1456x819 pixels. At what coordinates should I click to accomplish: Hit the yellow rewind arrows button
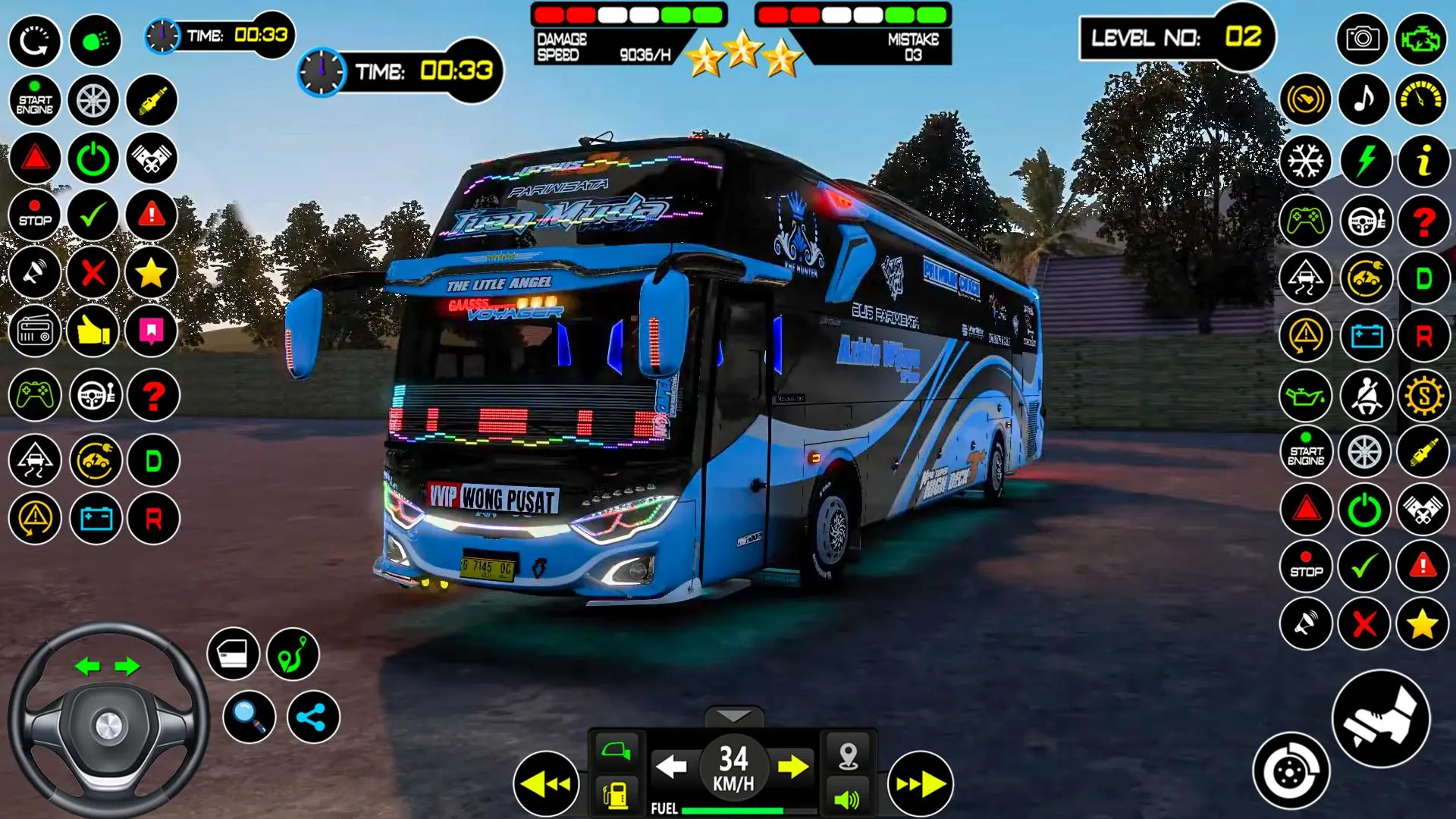click(x=545, y=784)
